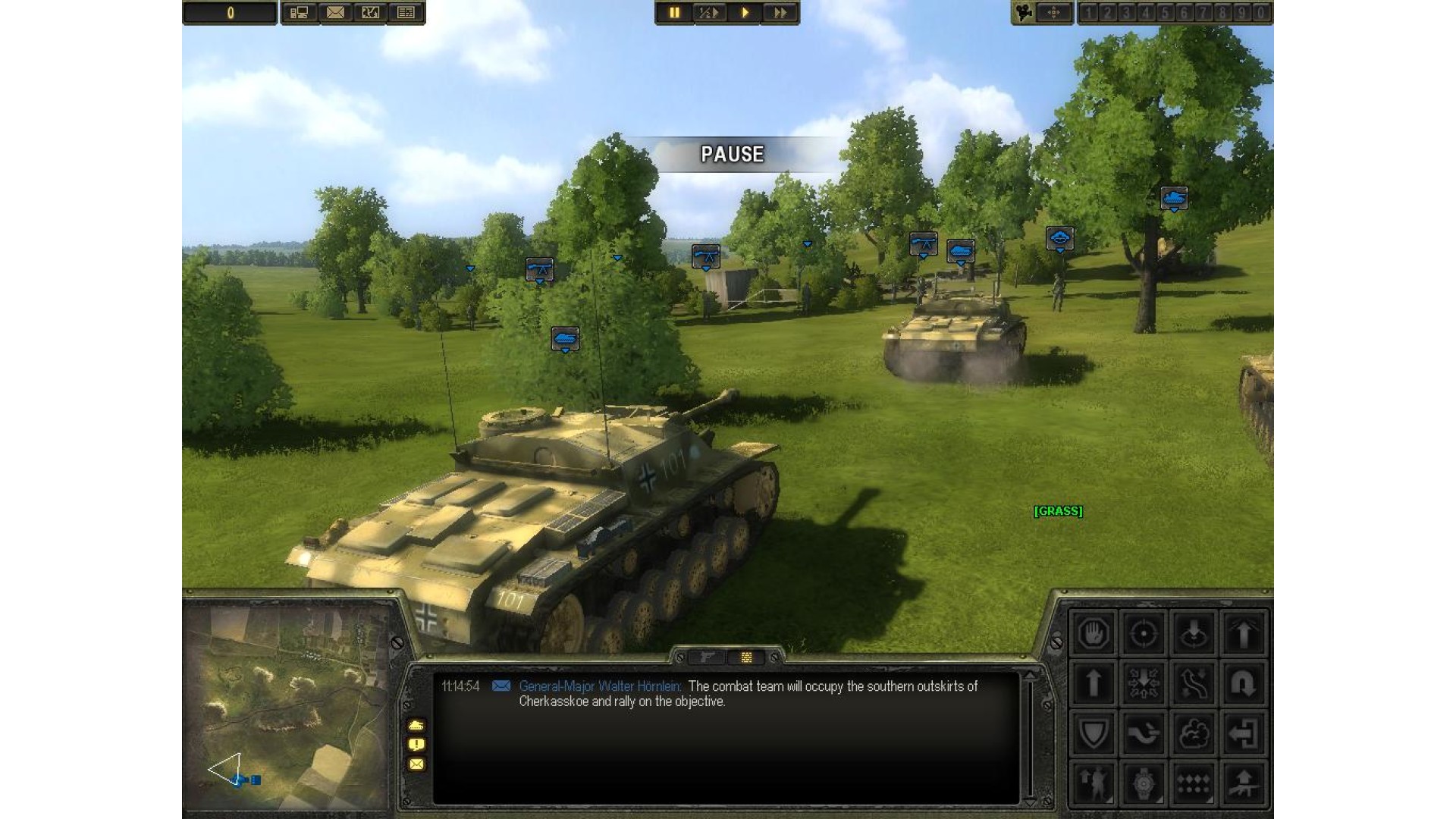Toggle the camera mode icon
This screenshot has width=1456, height=819.
pyautogui.click(x=1025, y=13)
